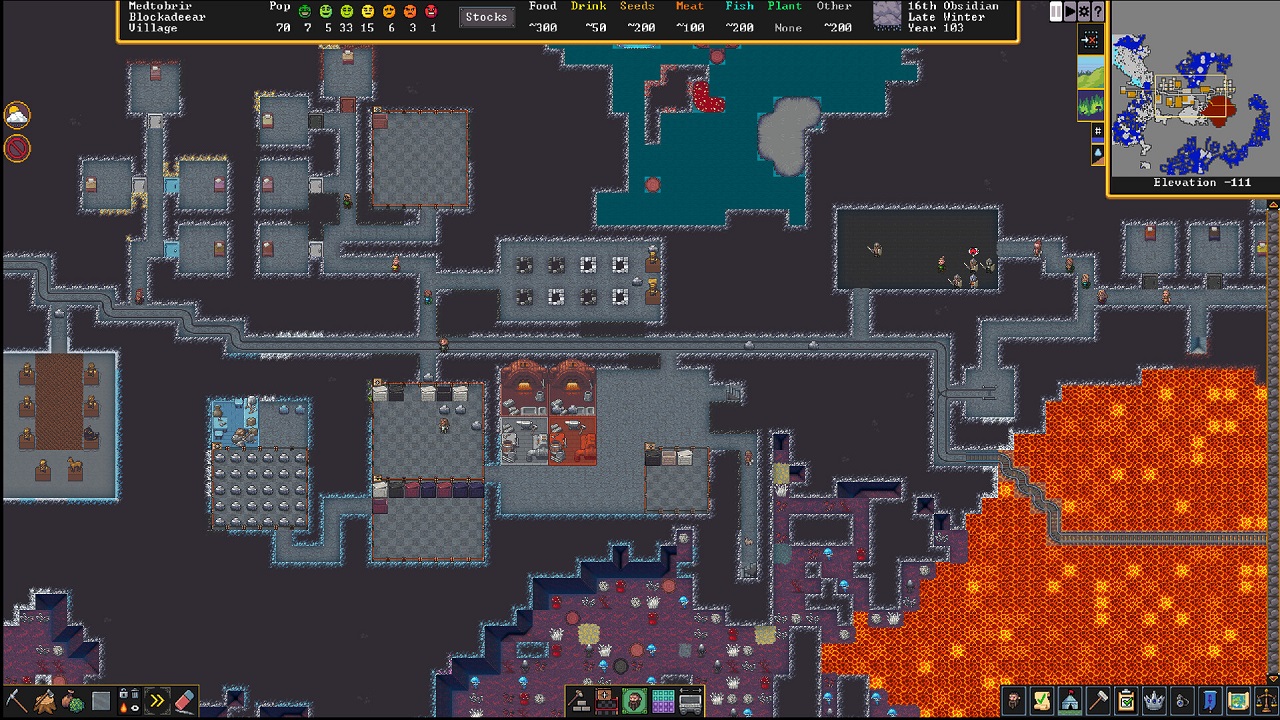Open the justice scales screen
Viewport: 1280px width, 720px height.
(x=1266, y=700)
